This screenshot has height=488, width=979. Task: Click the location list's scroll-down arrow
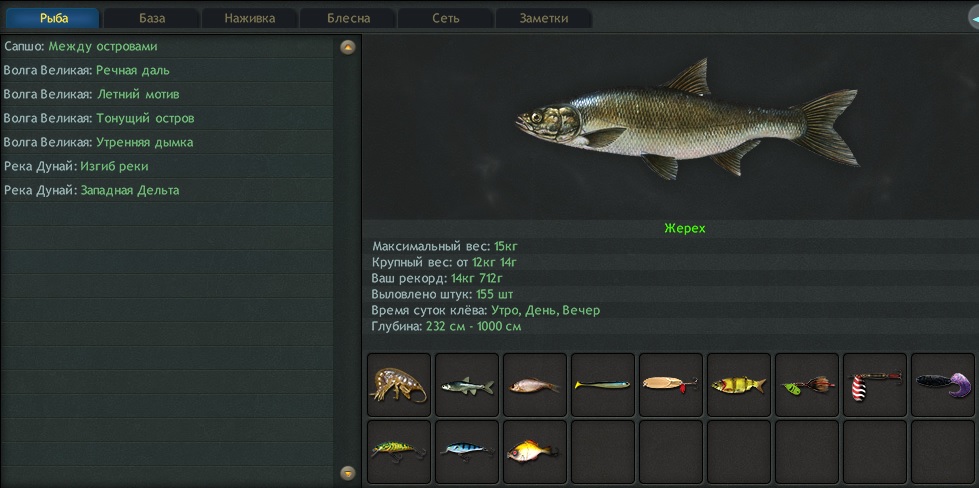pyautogui.click(x=347, y=472)
